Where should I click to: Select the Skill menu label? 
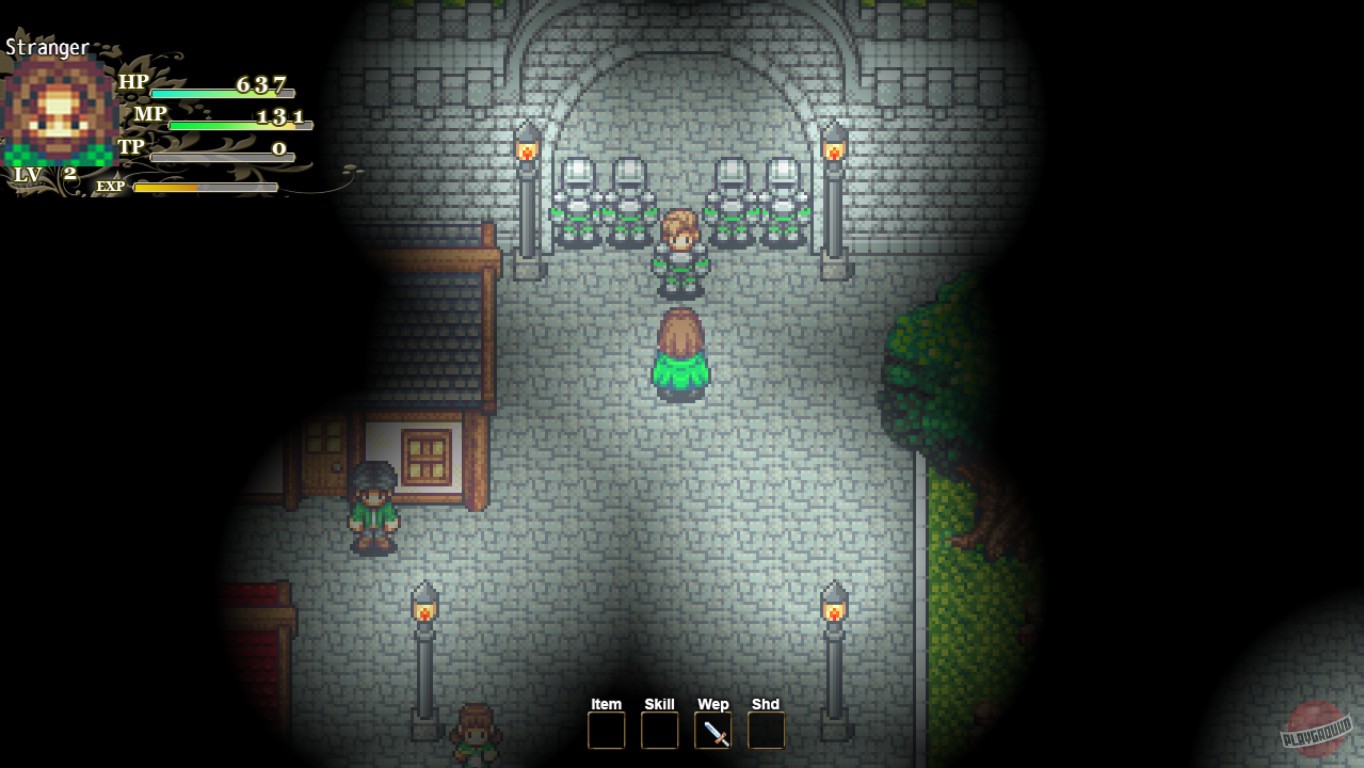[x=658, y=704]
